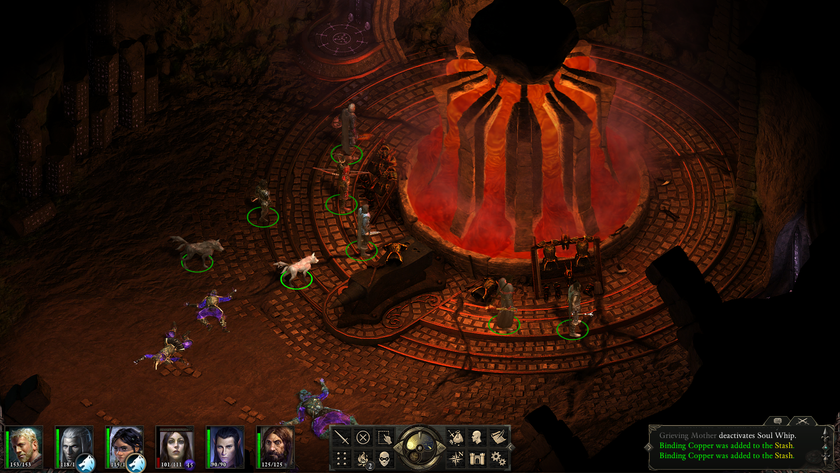Toggle stealth scouting mode mask icon
Screen dimensions: 840x473
pyautogui.click(x=383, y=457)
